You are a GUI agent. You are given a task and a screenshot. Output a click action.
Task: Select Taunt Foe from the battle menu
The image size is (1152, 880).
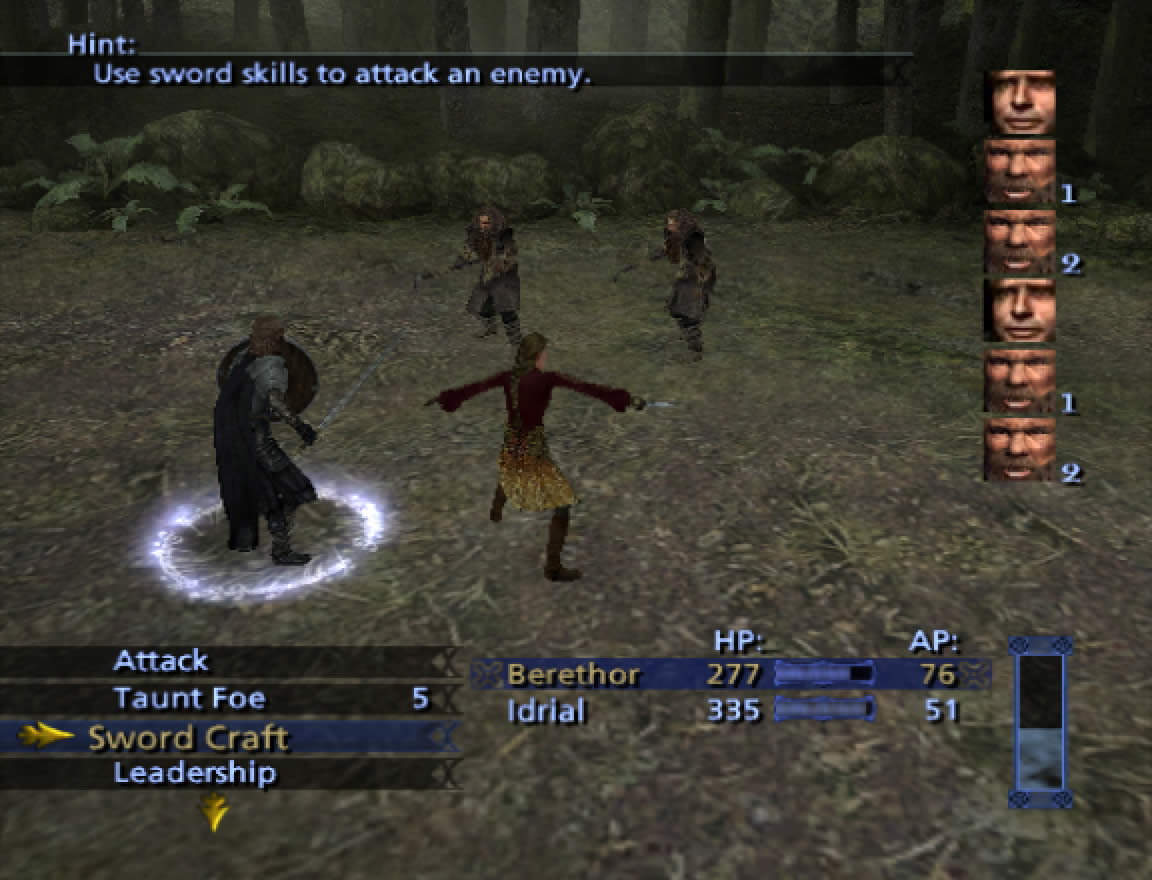tap(189, 698)
